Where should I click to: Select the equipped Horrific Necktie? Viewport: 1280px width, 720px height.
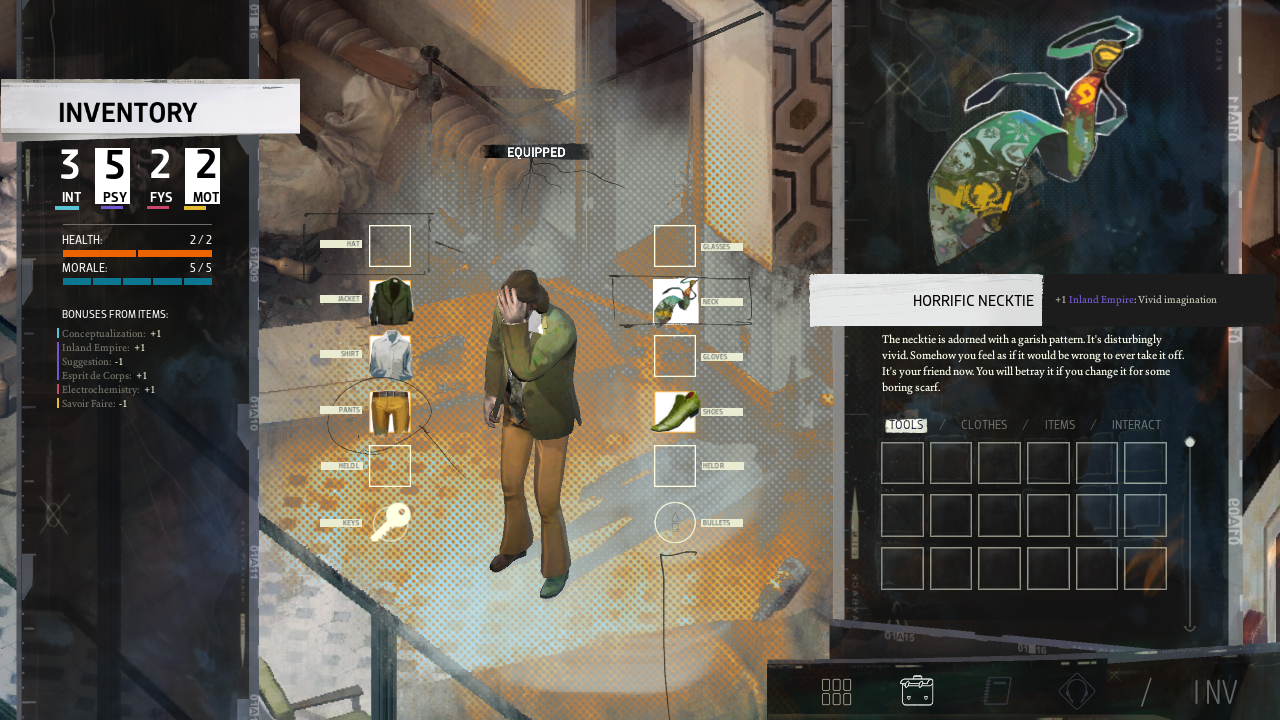pos(675,301)
